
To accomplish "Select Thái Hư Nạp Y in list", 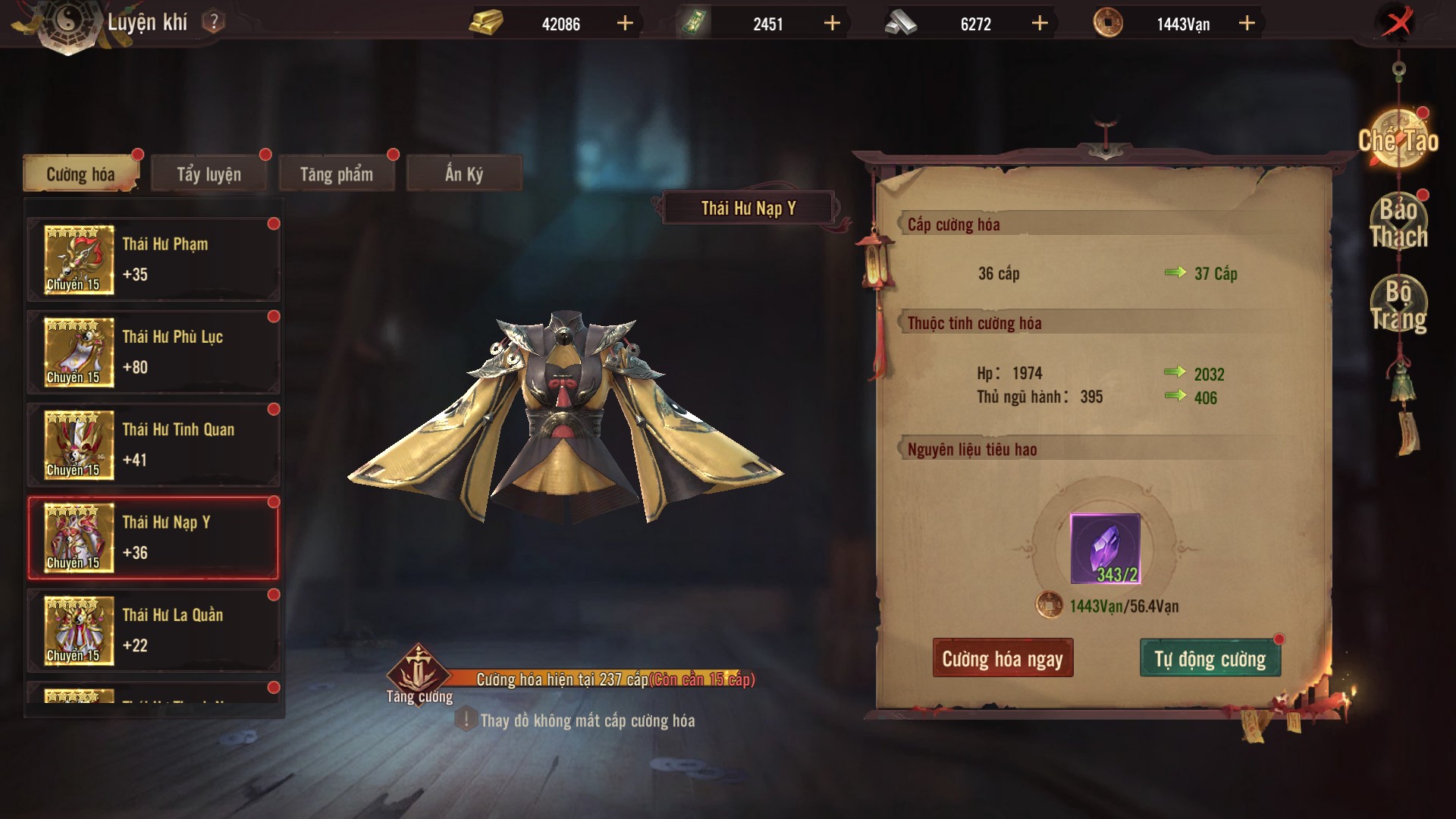I will [154, 538].
